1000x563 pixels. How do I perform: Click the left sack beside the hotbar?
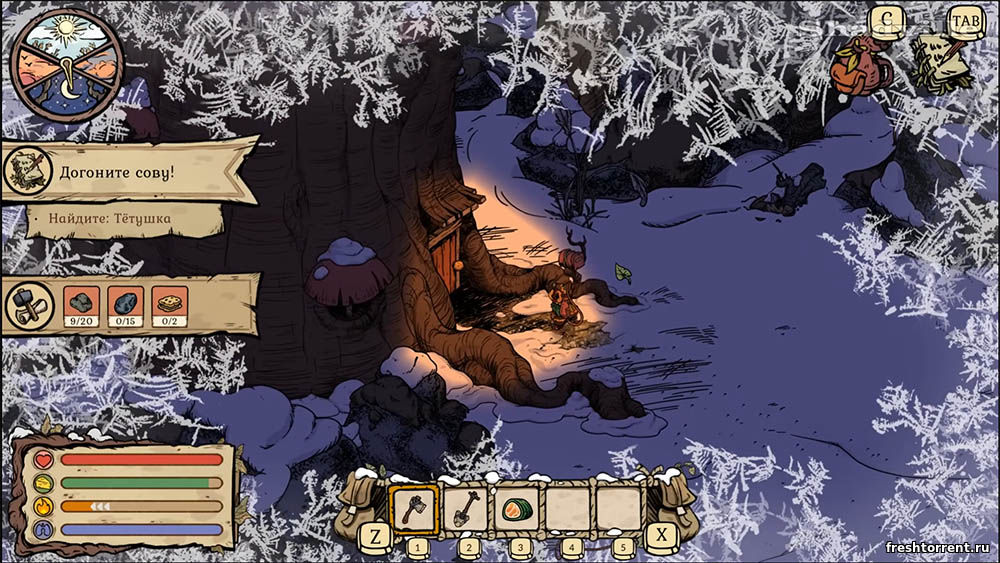[x=360, y=503]
